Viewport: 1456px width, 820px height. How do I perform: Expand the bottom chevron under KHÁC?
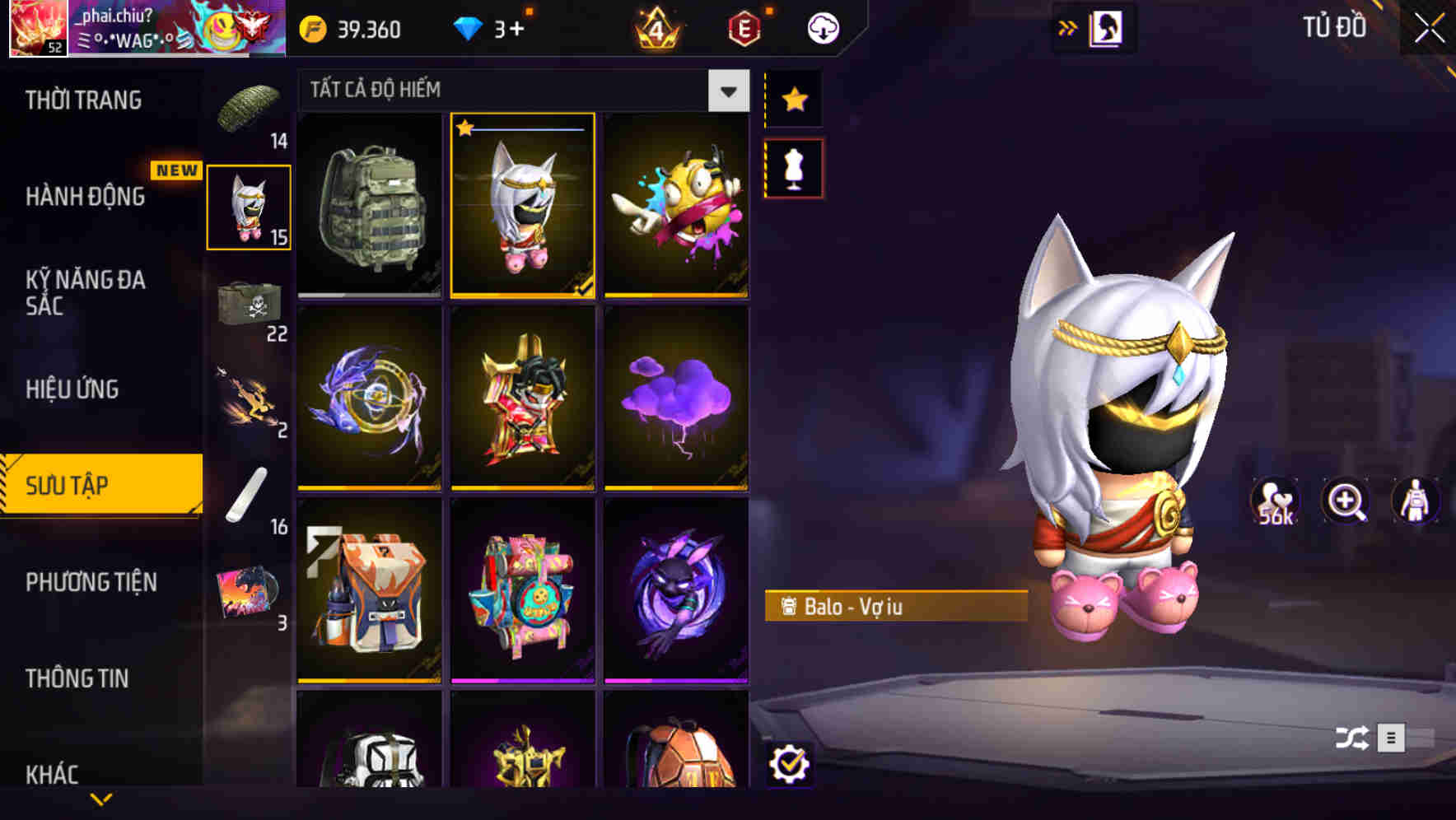point(100,800)
